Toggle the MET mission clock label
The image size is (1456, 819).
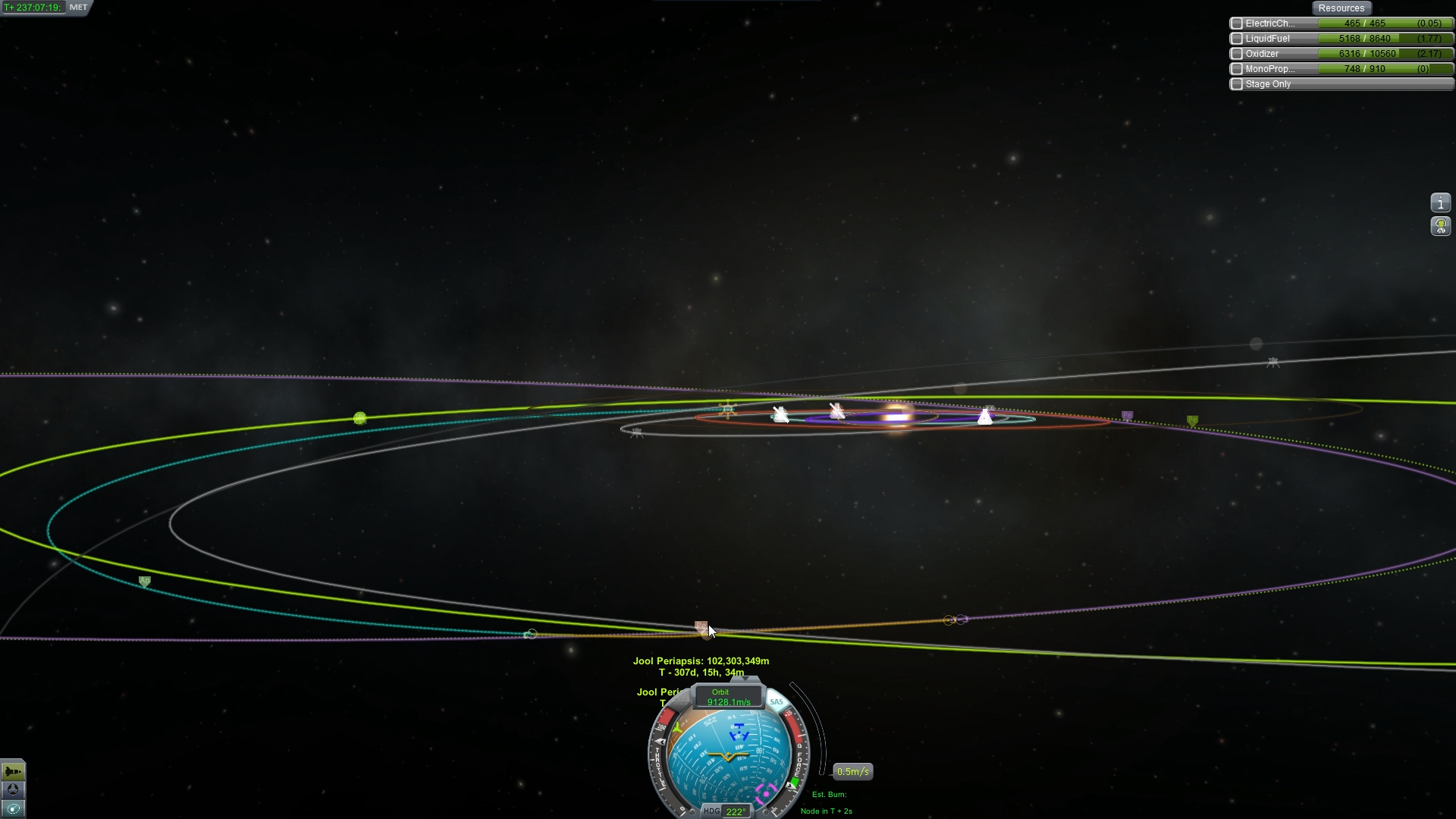click(x=78, y=8)
